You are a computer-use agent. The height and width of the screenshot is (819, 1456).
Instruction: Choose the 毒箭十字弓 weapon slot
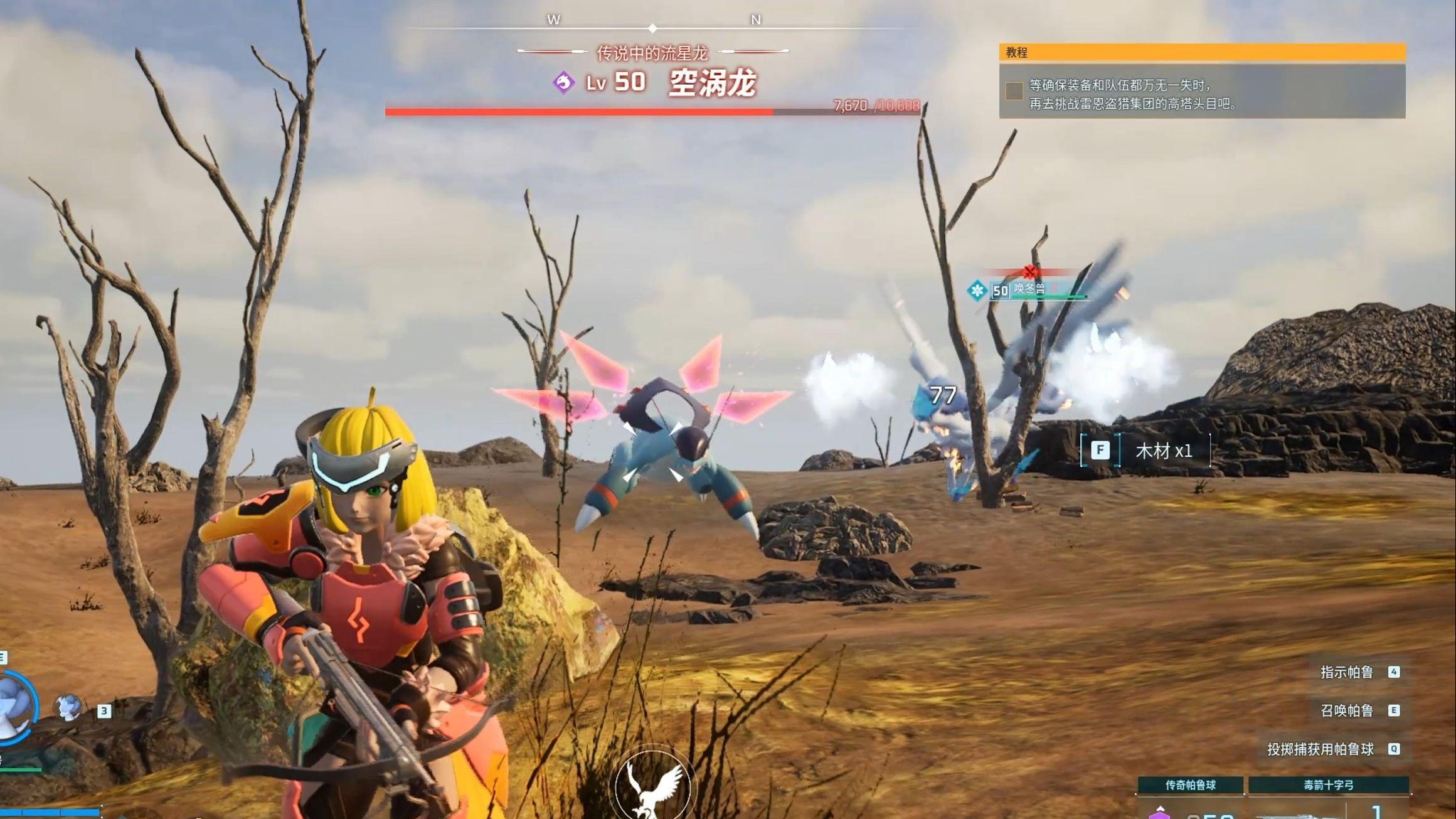click(1328, 785)
